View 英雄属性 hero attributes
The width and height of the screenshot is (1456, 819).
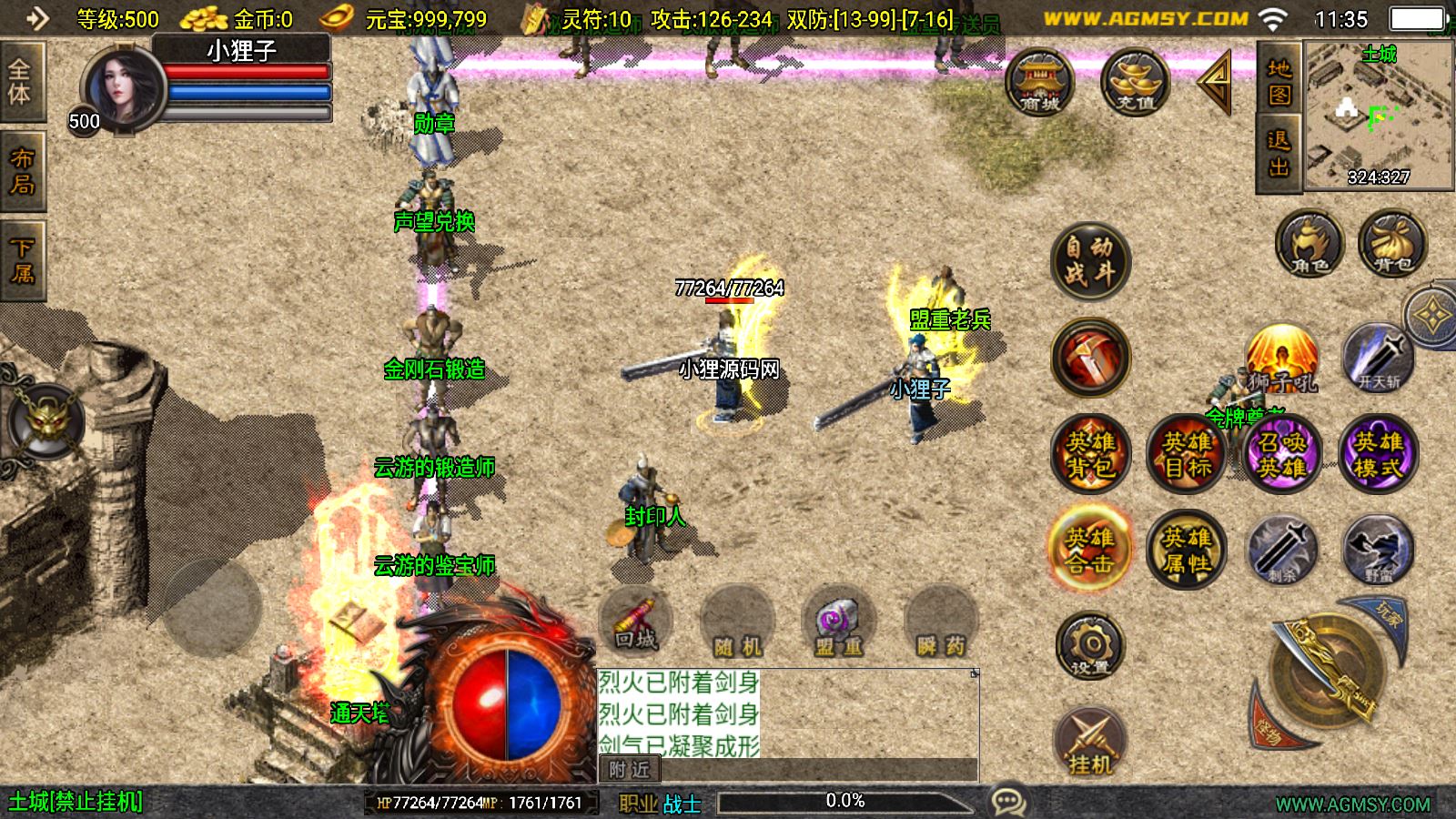pos(1187,550)
